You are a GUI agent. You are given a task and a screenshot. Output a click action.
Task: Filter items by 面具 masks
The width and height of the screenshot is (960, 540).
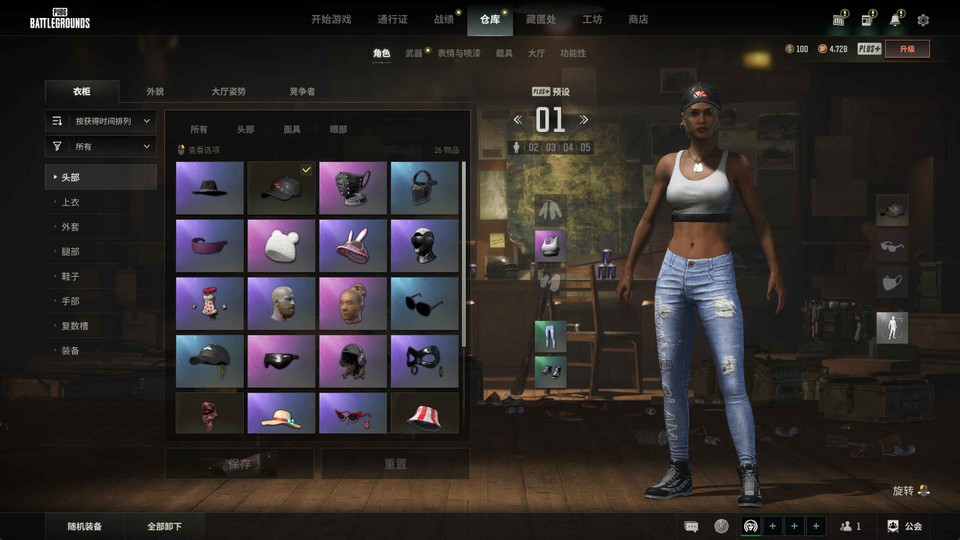click(292, 129)
